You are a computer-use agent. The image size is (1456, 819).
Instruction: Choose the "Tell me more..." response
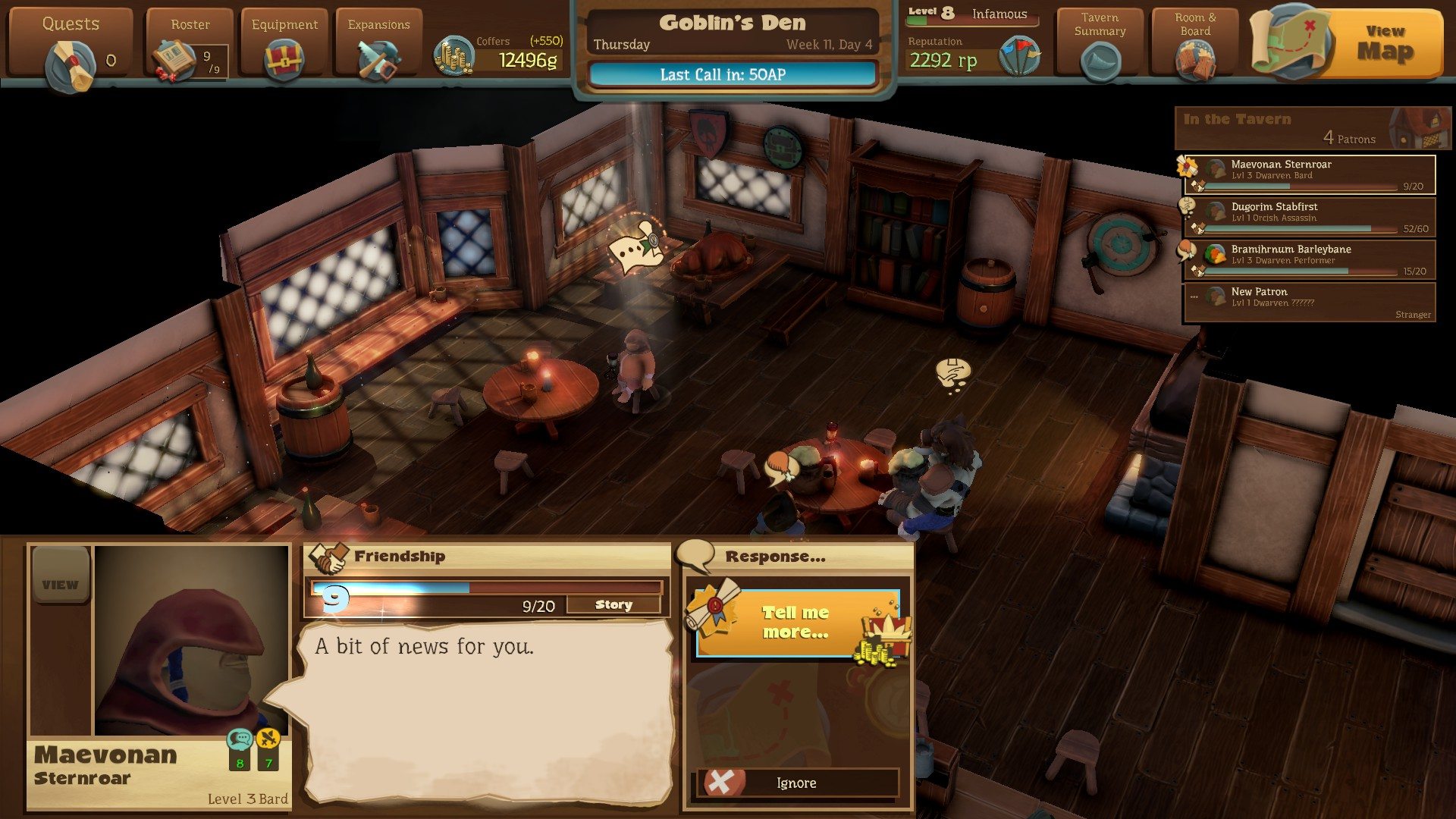point(796,623)
